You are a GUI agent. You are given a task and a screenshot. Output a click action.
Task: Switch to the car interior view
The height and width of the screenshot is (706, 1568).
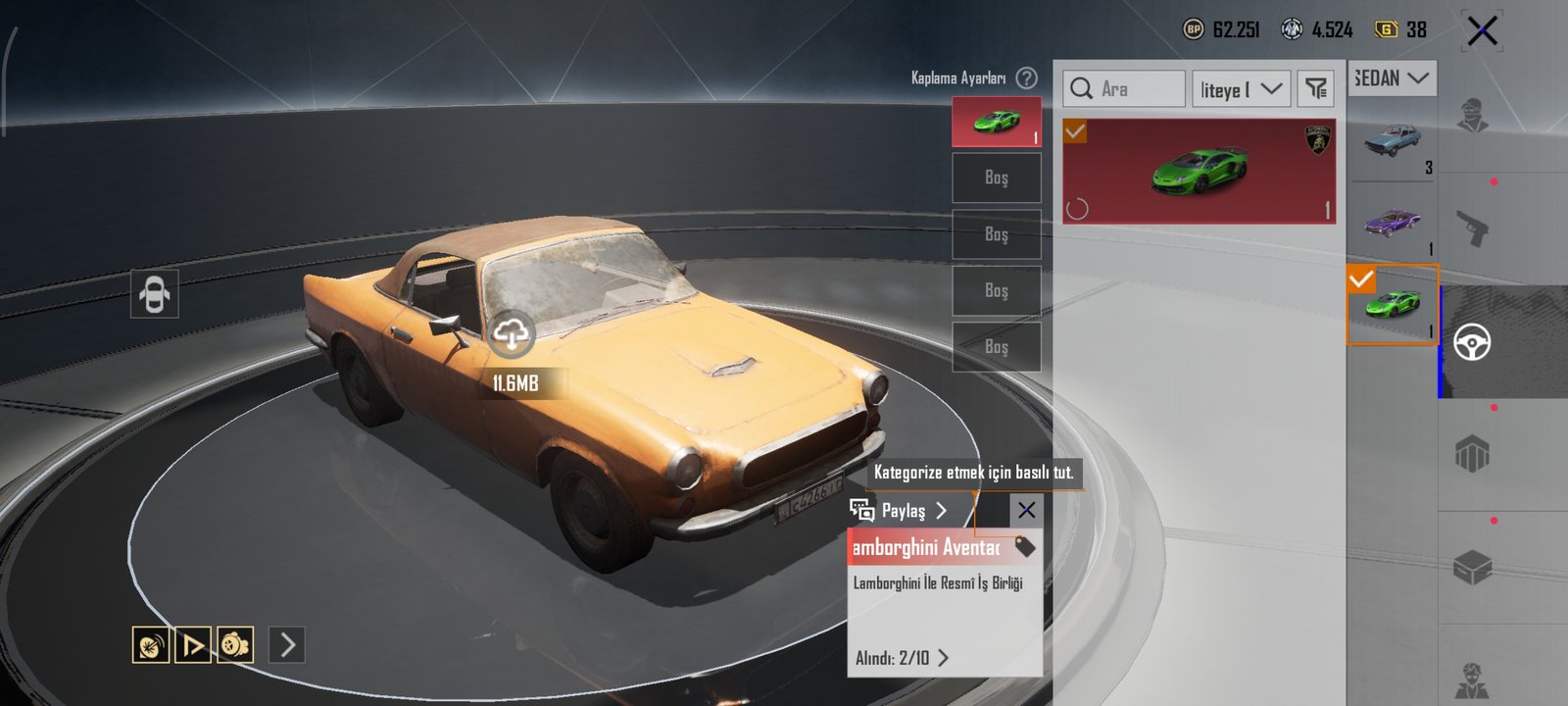(155, 293)
